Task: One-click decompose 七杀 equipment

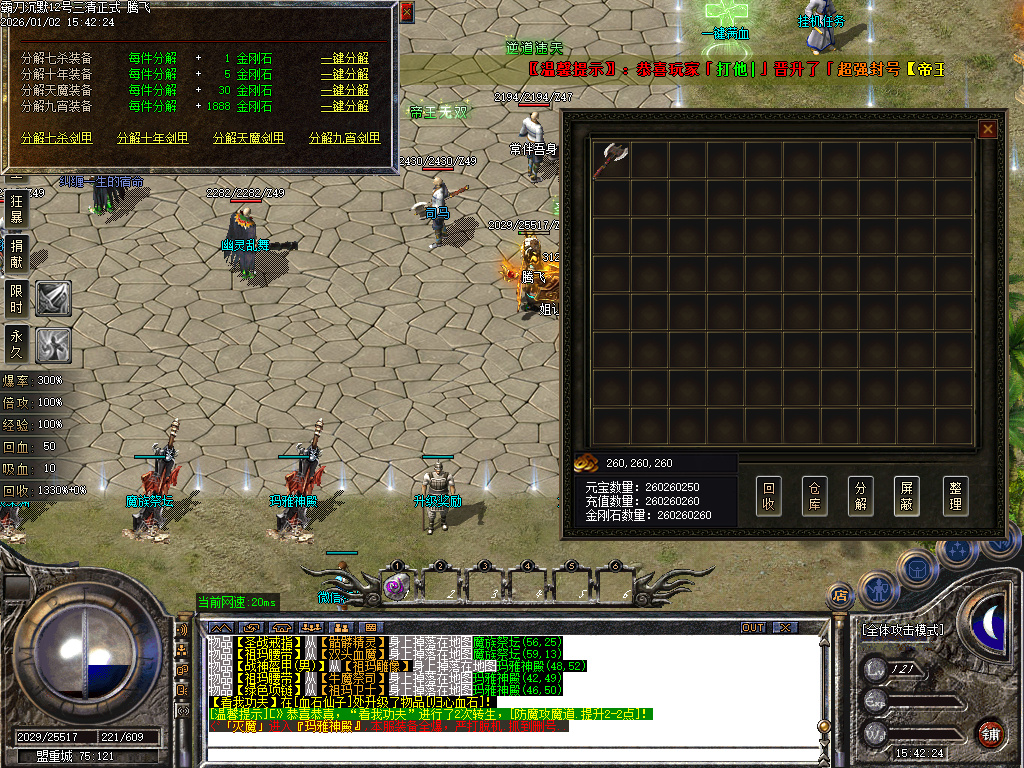Action: (x=344, y=58)
